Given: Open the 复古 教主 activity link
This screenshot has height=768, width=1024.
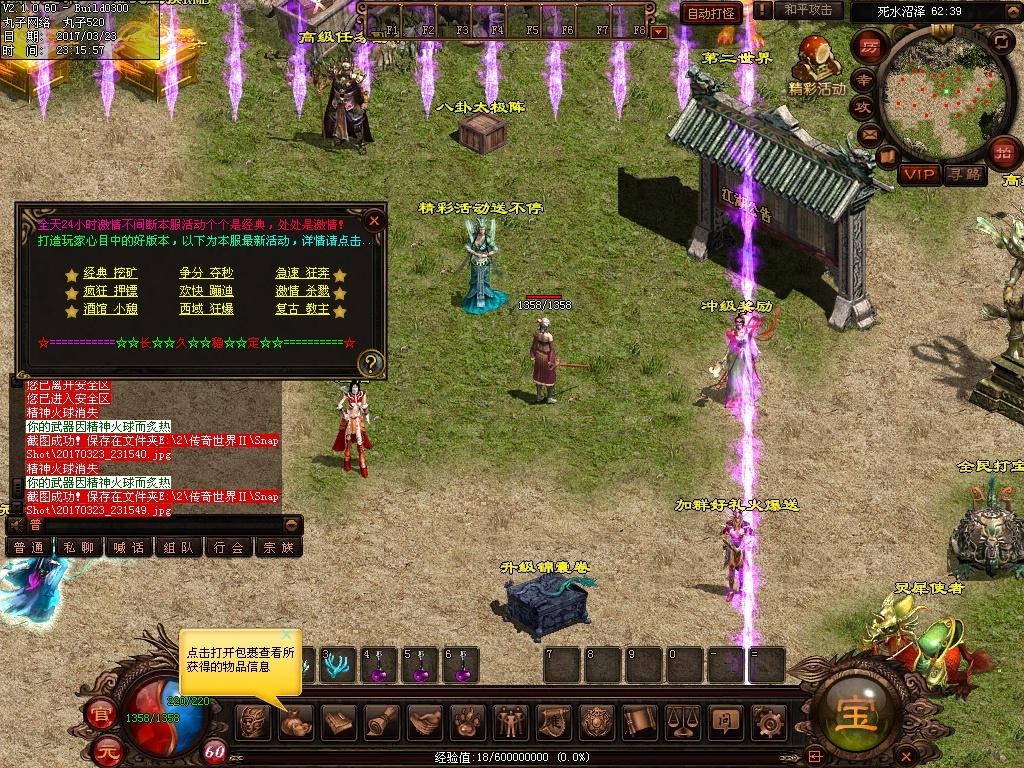Looking at the screenshot, I should click(302, 310).
